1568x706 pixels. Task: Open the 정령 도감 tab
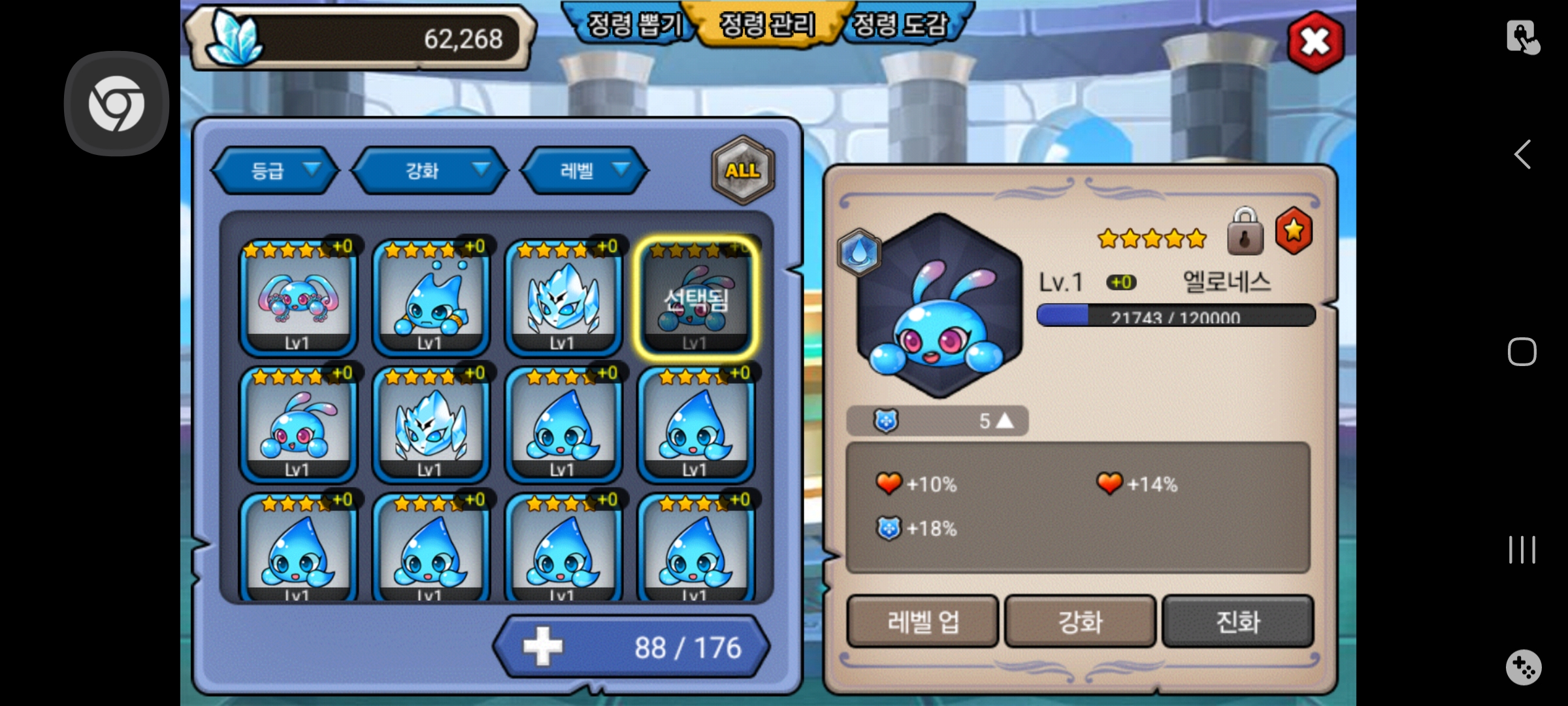[900, 25]
